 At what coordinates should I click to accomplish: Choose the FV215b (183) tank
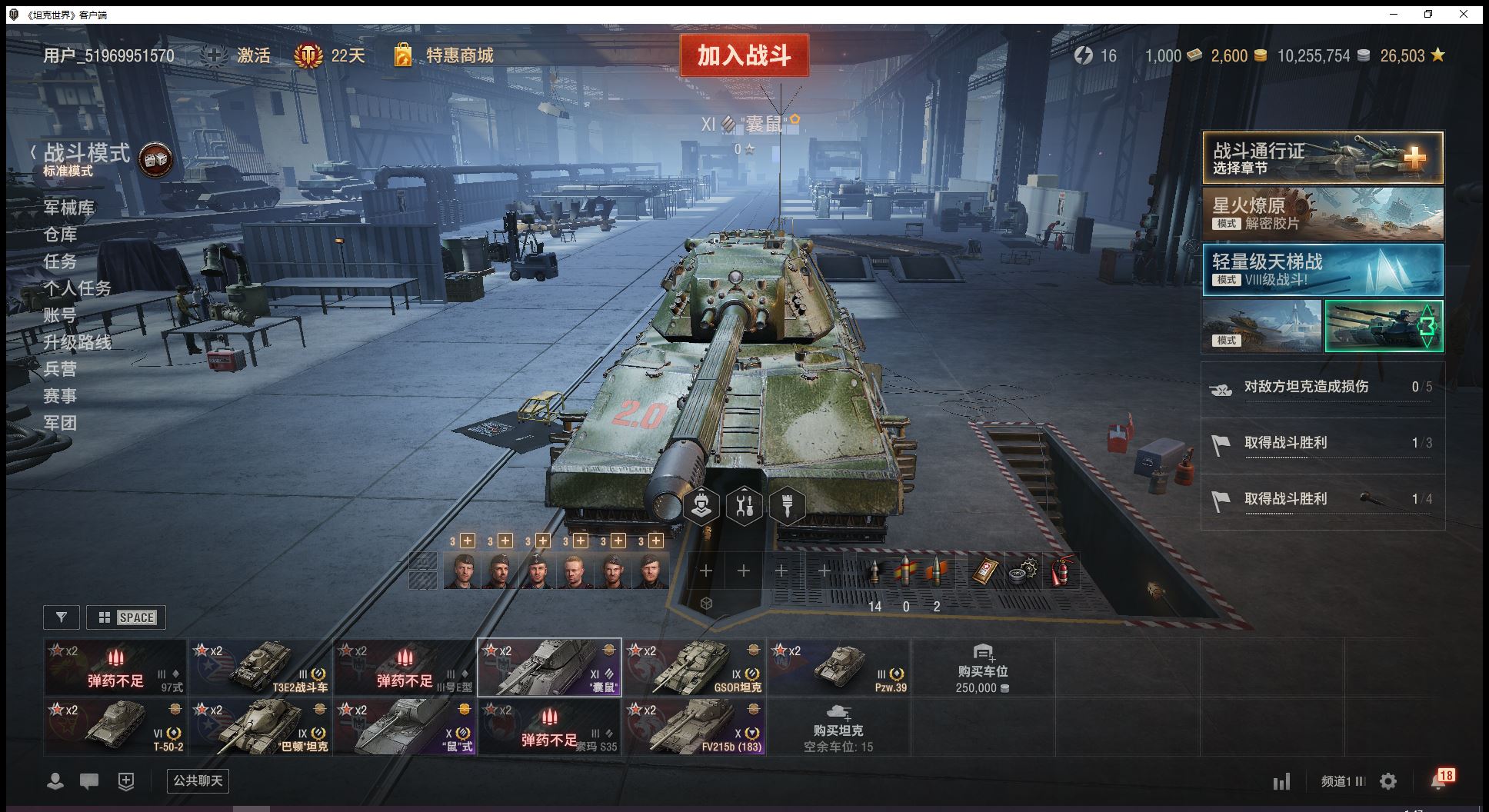(x=695, y=727)
